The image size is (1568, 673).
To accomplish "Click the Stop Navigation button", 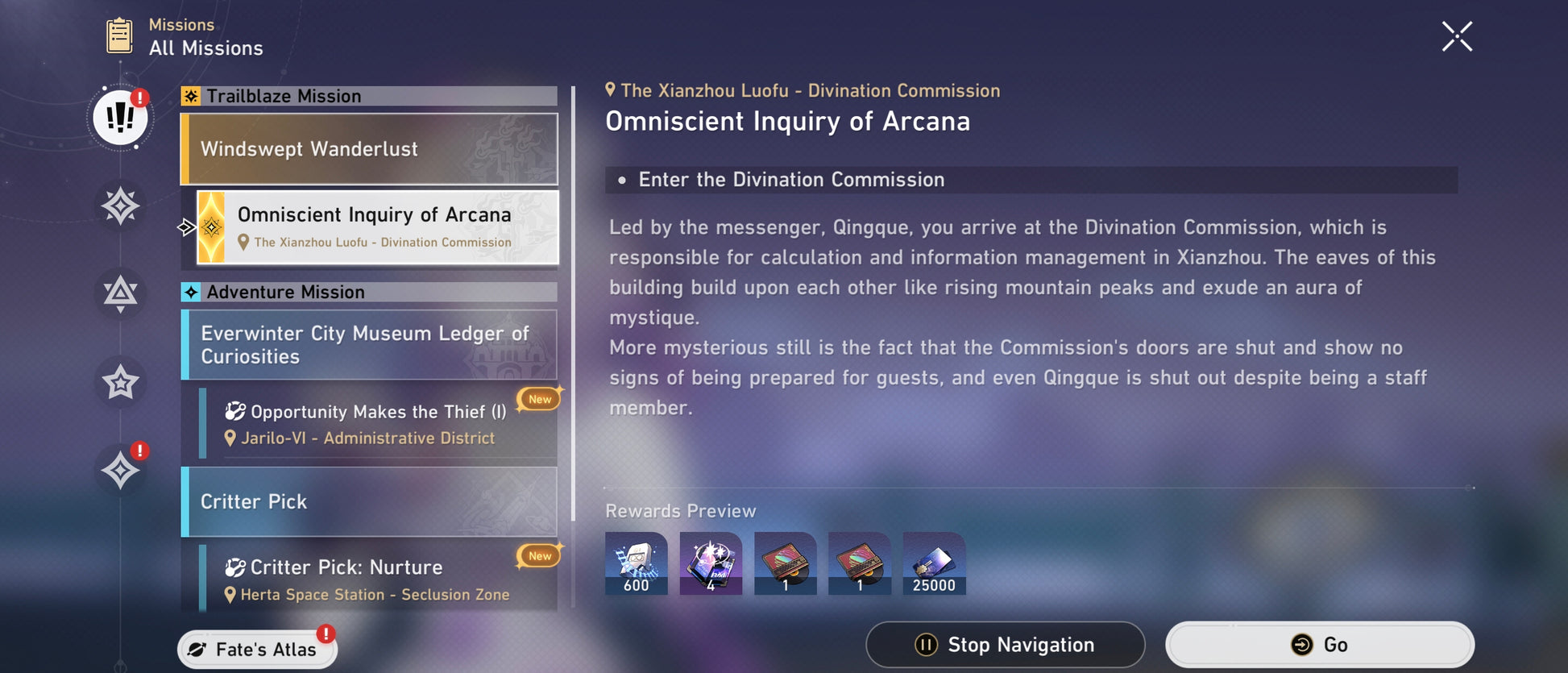I will (1005, 645).
